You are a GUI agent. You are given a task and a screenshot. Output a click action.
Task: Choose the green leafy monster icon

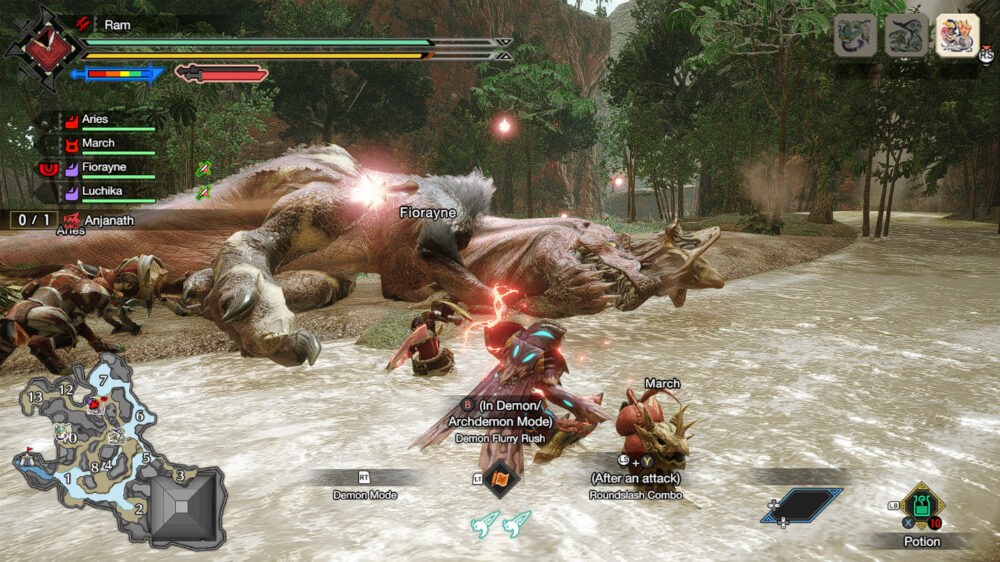(856, 36)
